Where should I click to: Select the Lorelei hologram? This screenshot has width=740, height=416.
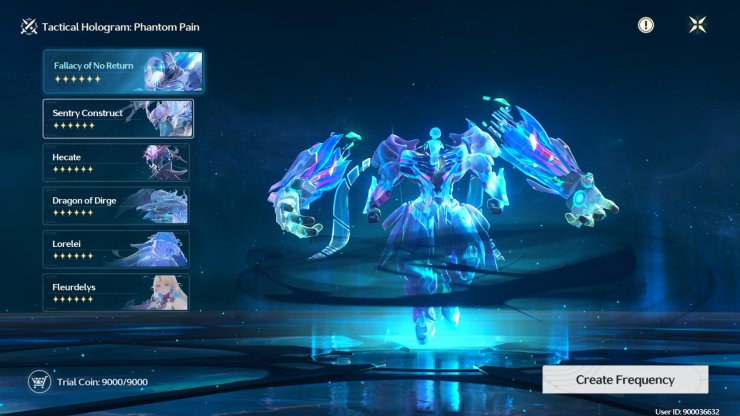coord(116,249)
